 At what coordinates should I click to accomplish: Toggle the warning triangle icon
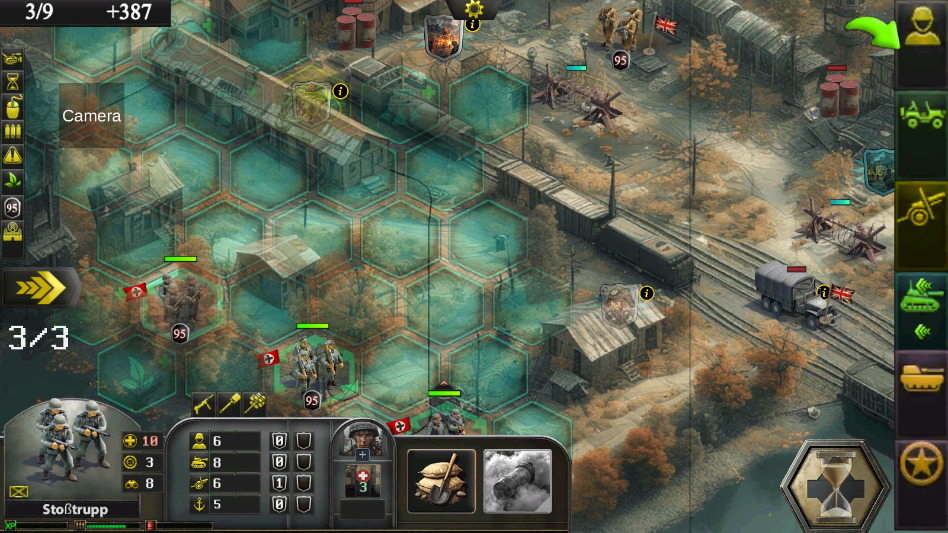[13, 156]
